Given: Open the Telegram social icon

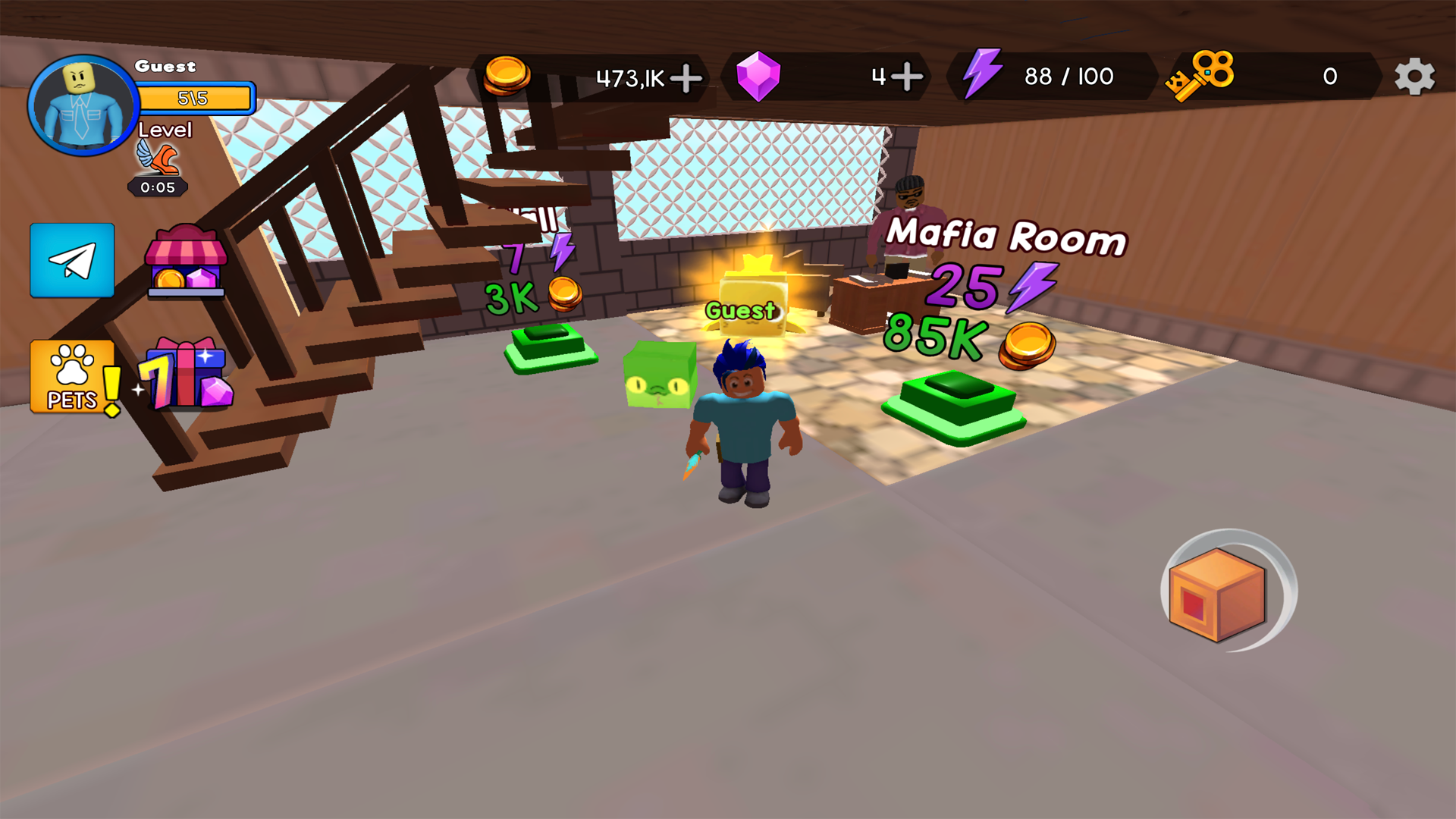Looking at the screenshot, I should (x=71, y=262).
